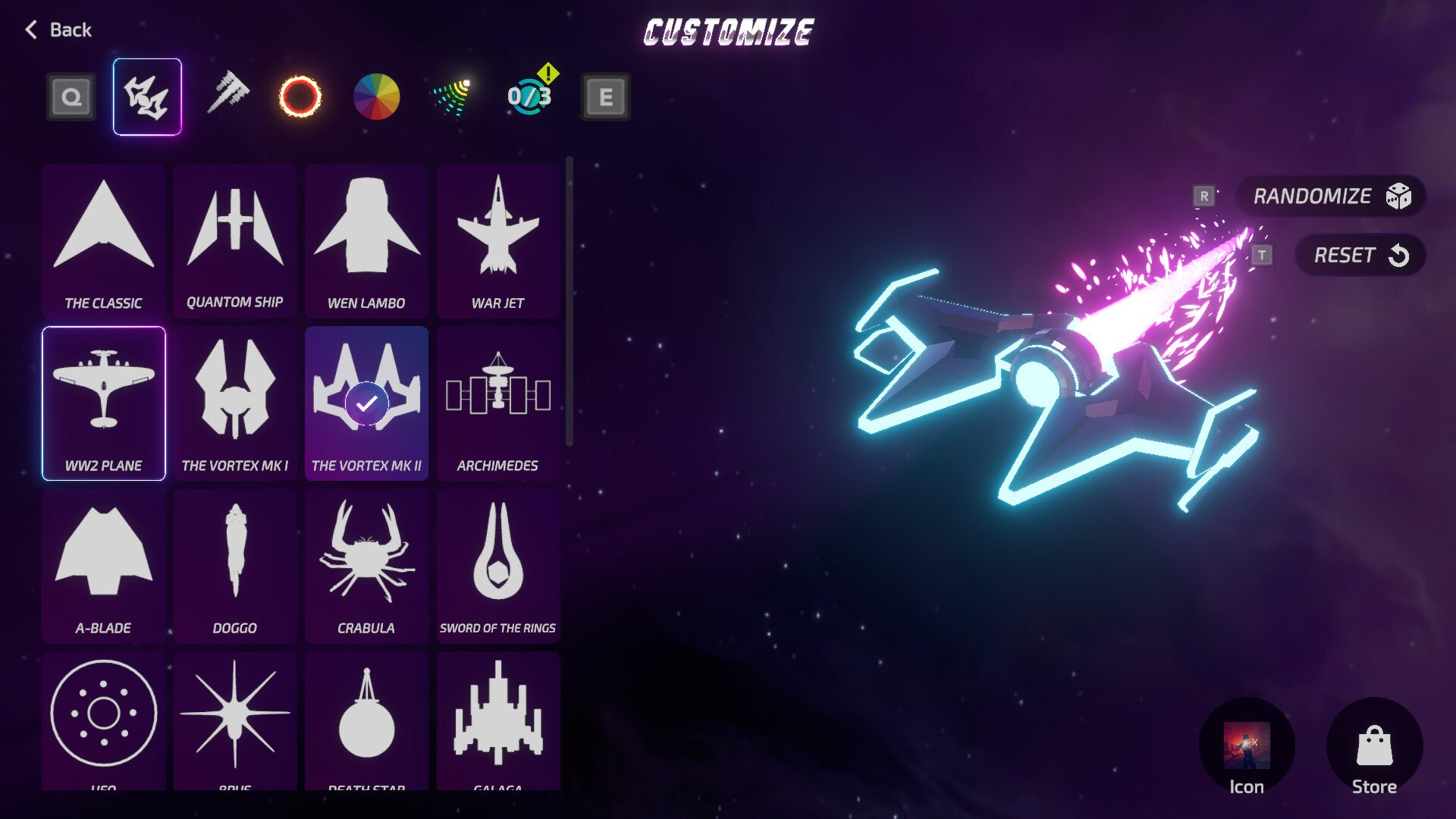Open the color wheel tab

coord(376,96)
